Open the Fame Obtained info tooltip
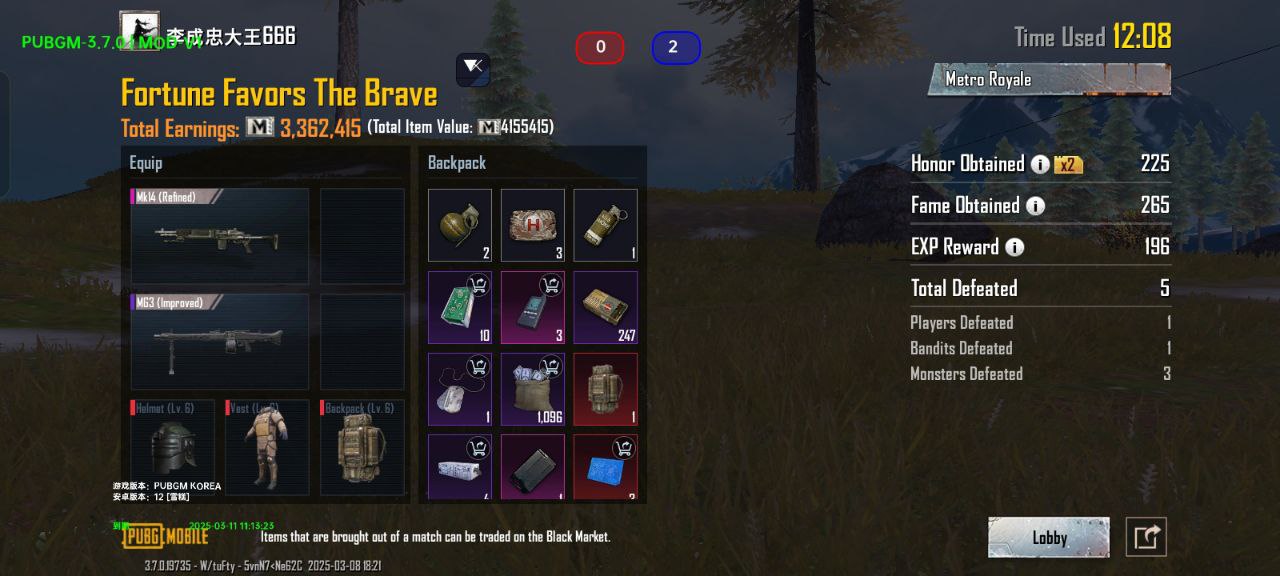1280x576 pixels. [1035, 206]
